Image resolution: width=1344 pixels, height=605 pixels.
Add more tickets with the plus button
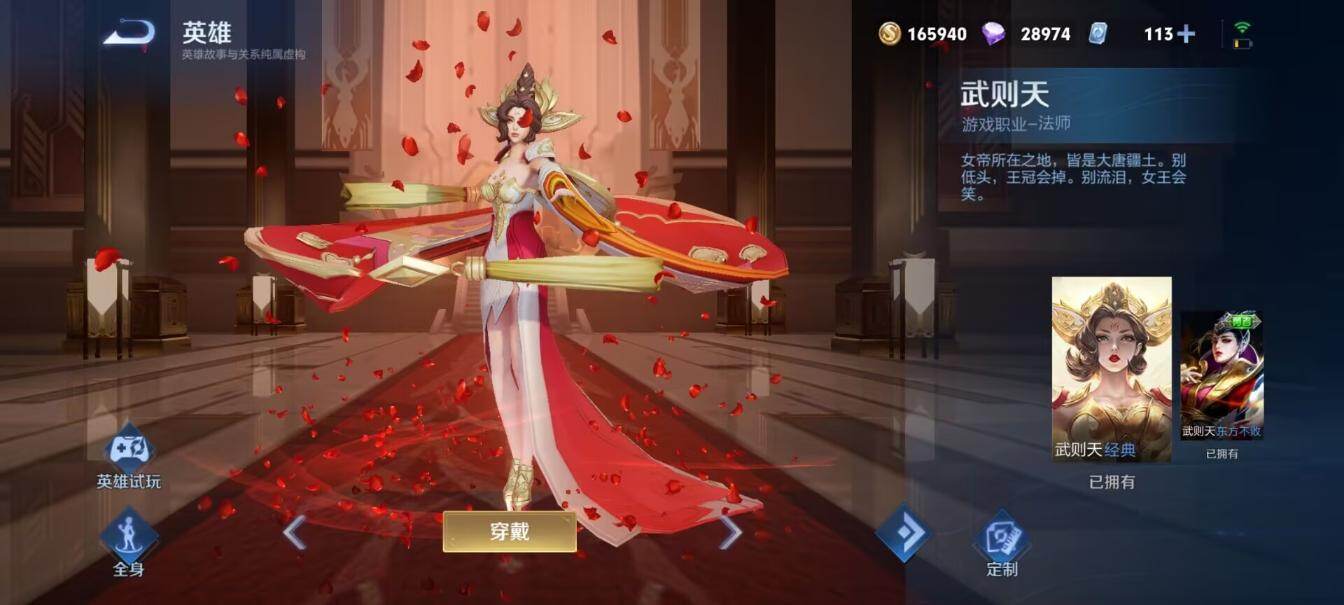[1186, 34]
